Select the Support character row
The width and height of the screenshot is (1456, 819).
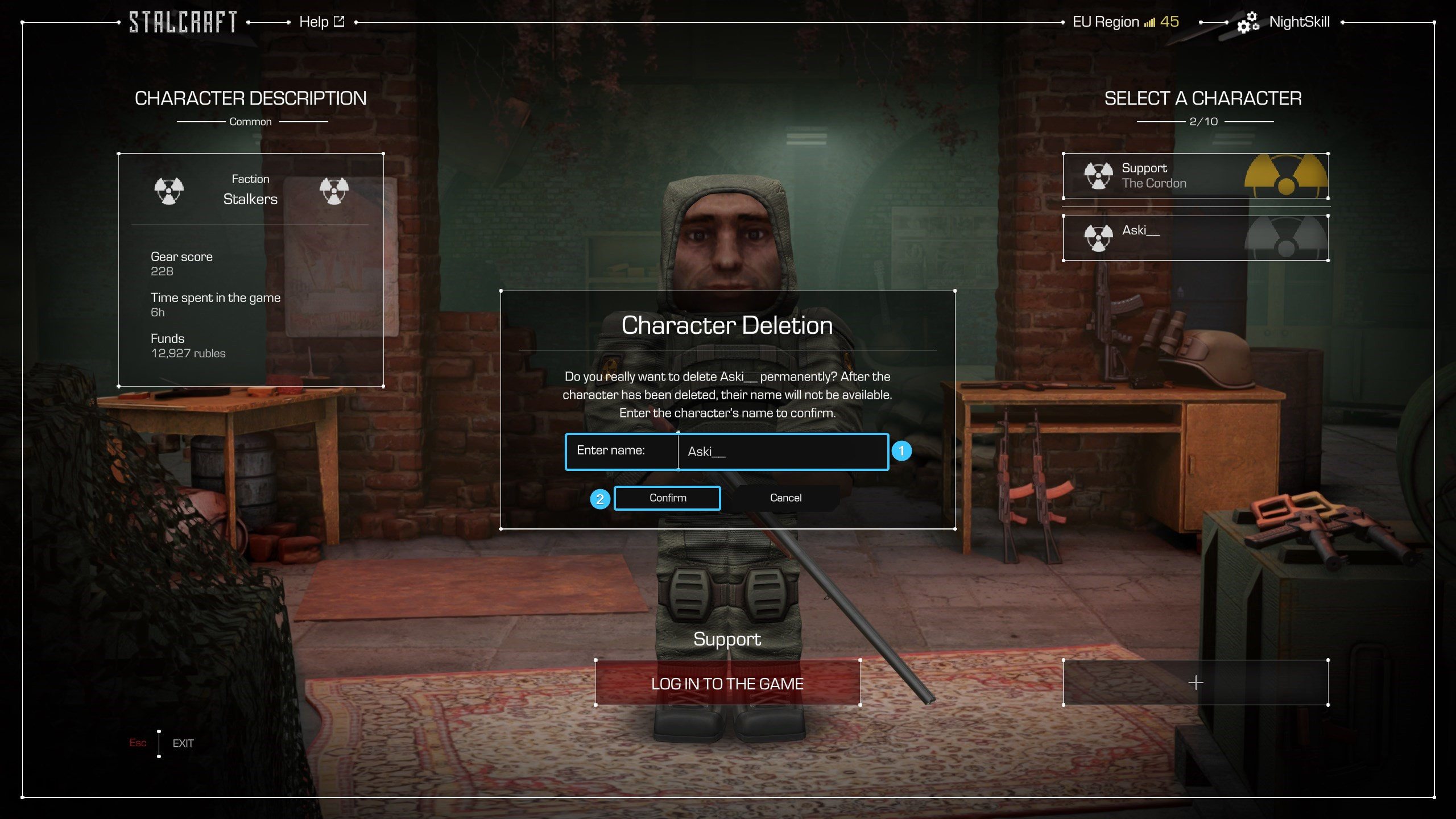pos(1195,176)
